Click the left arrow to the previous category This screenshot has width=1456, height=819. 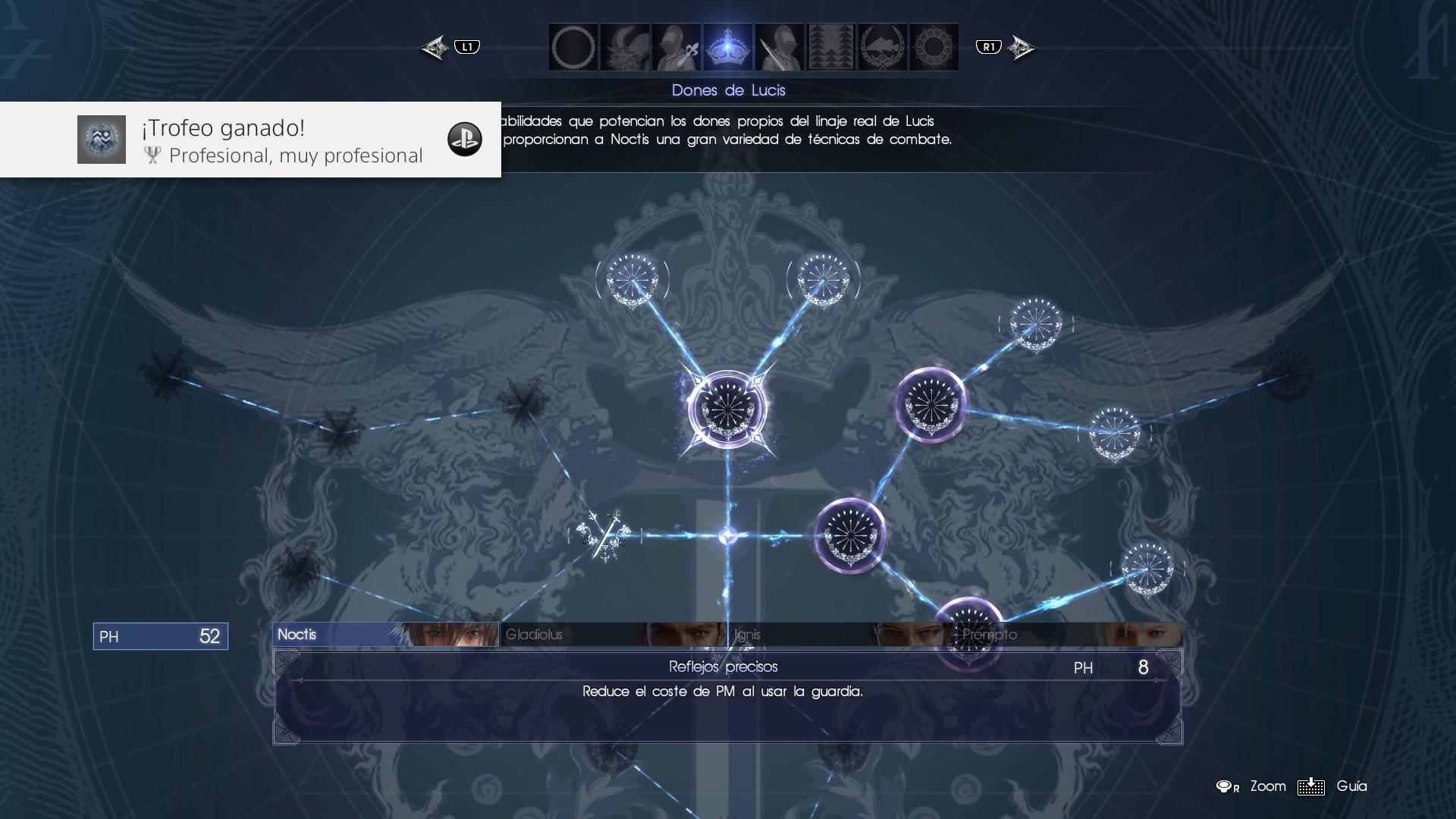point(435,48)
